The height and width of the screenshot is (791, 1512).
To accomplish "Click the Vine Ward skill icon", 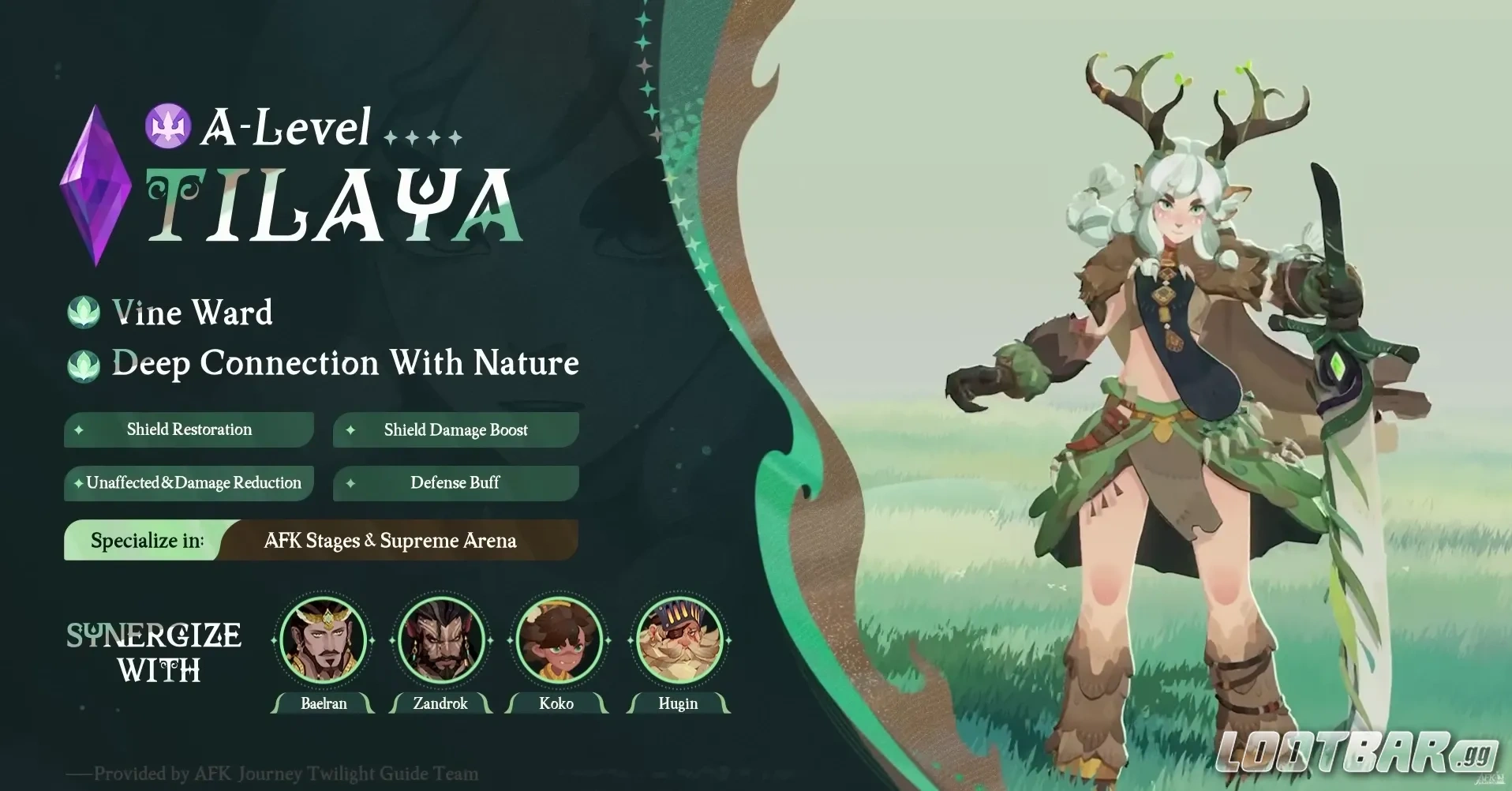I will 84,313.
